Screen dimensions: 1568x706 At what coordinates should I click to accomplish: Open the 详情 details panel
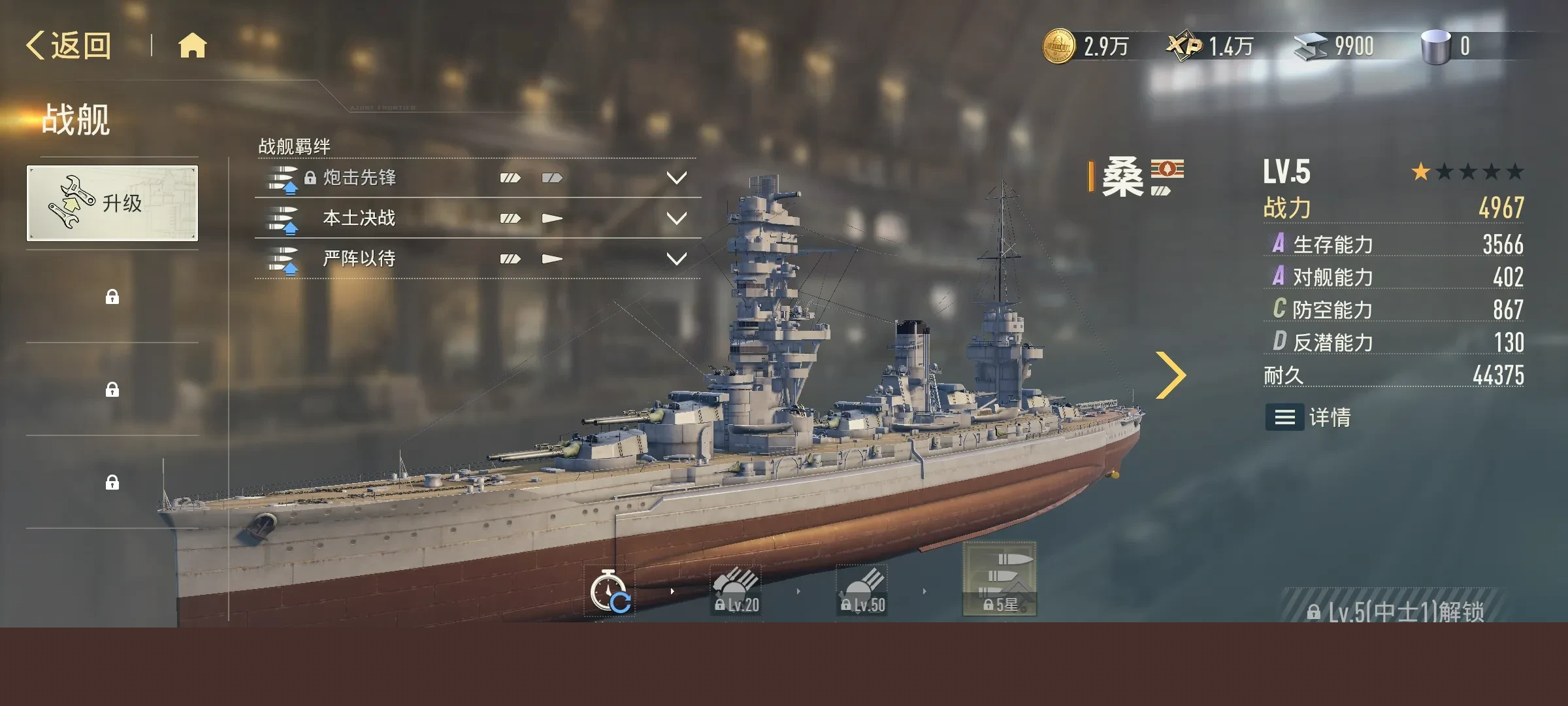click(1309, 417)
